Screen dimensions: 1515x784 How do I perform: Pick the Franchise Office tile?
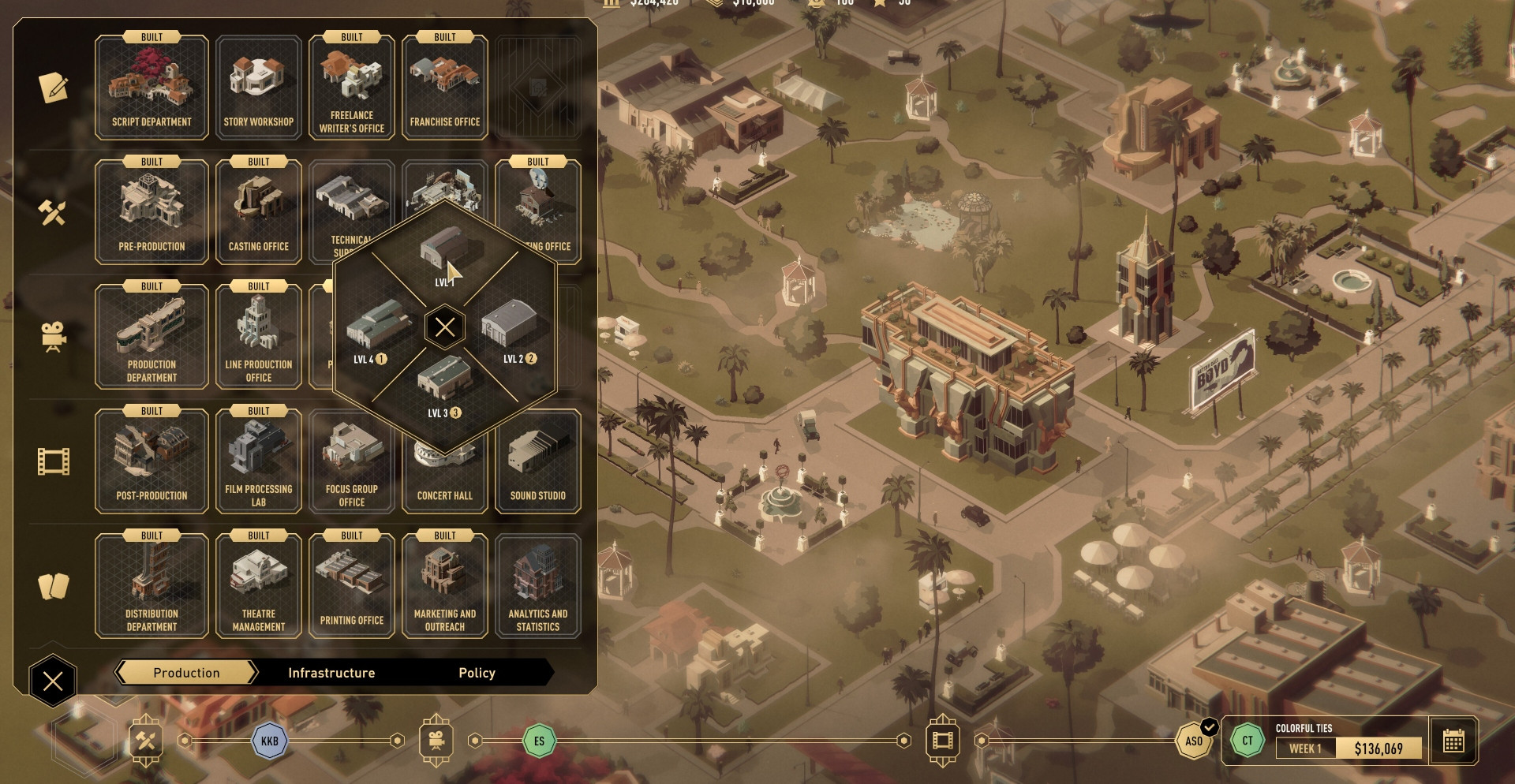[x=445, y=88]
